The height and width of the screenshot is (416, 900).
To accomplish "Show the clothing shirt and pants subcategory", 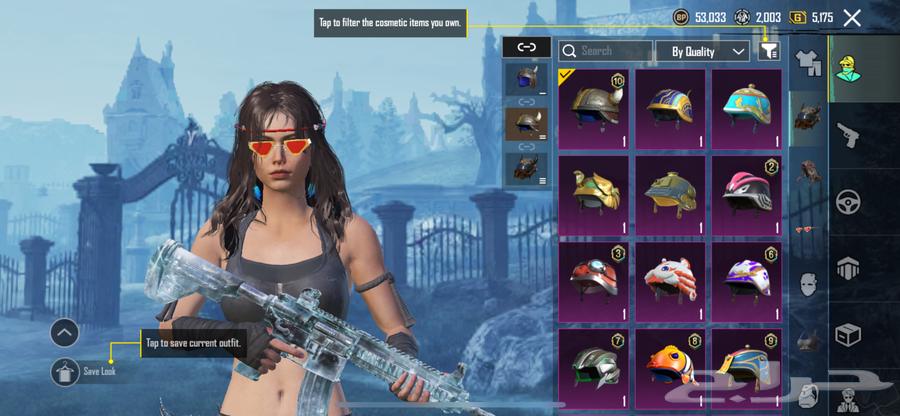I will (x=808, y=64).
